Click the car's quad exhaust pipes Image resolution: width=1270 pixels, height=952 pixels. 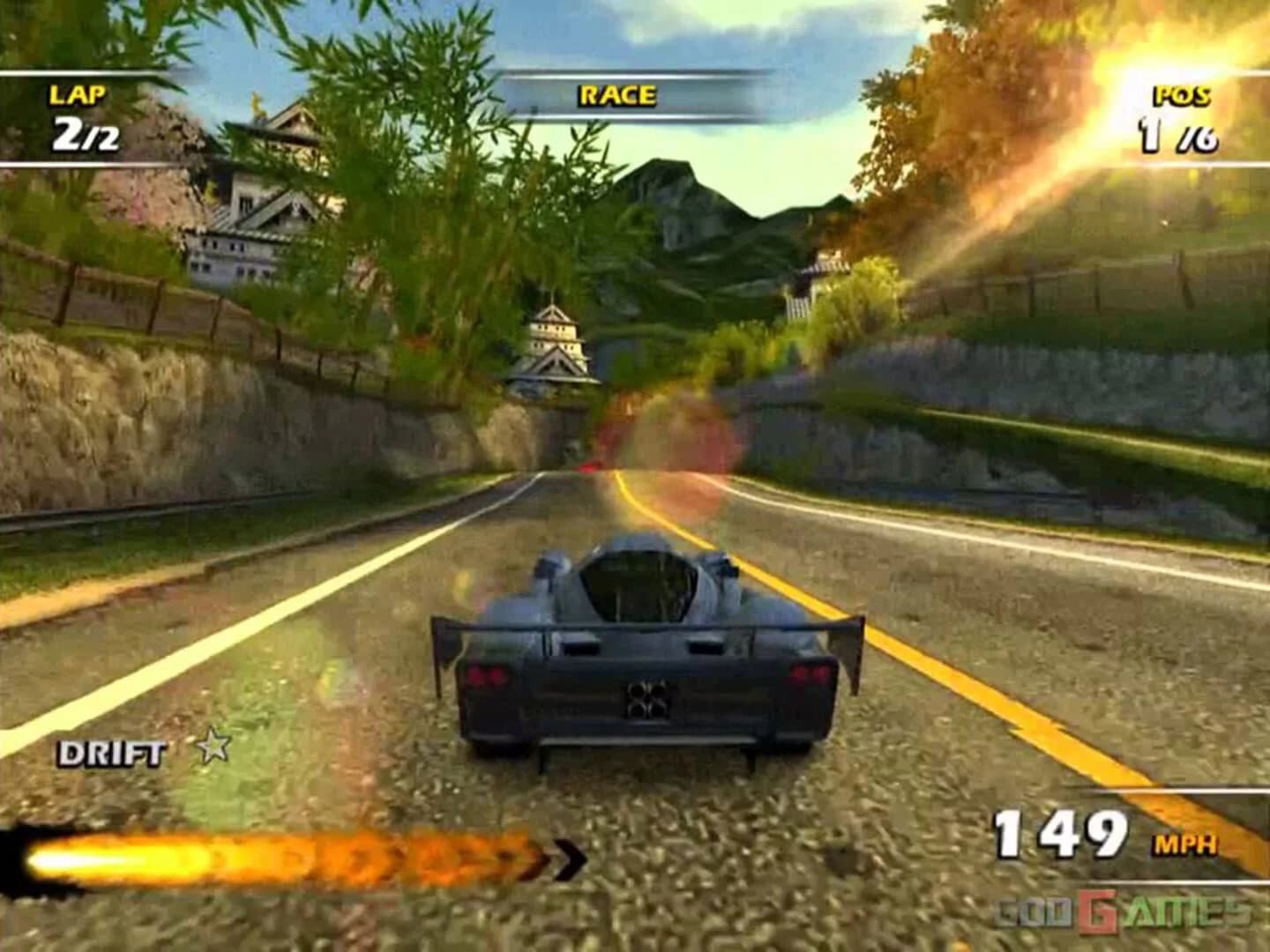pos(646,697)
